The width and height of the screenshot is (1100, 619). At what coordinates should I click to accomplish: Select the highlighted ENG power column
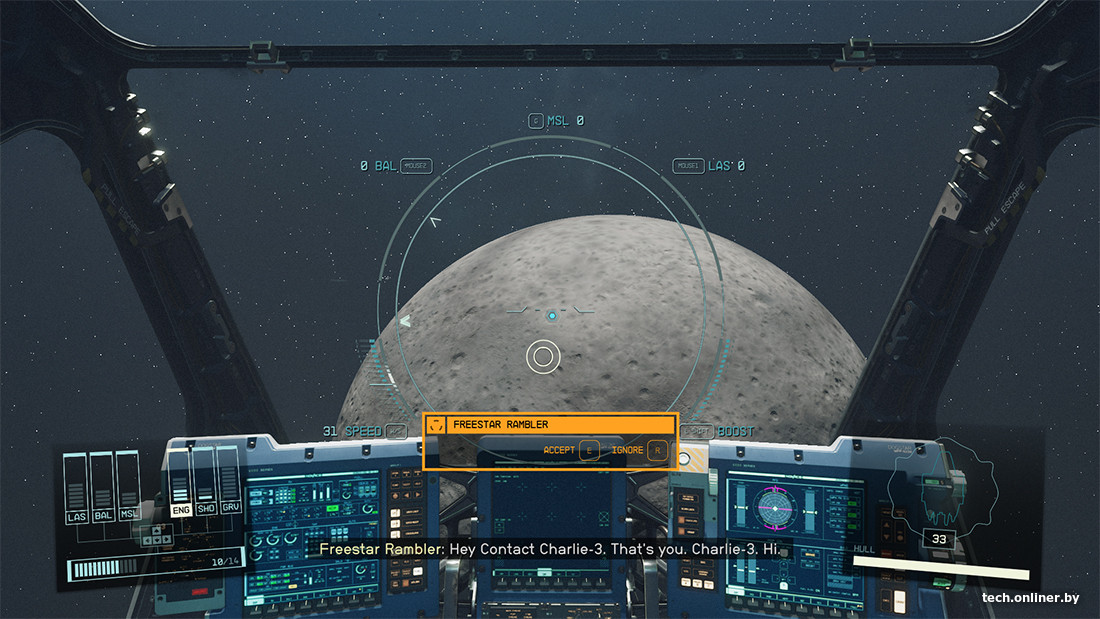point(181,485)
